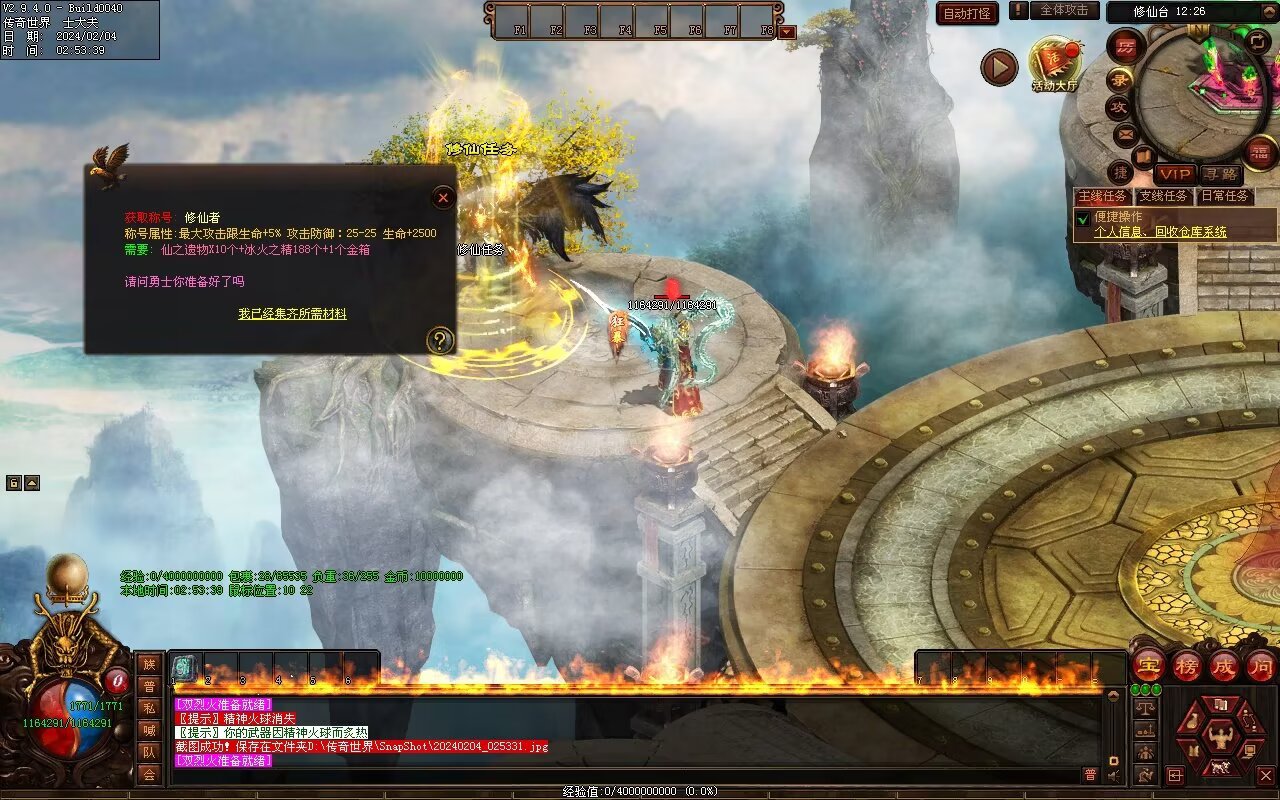The height and width of the screenshot is (800, 1280).
Task: Select the 私 private chat channel
Action: pyautogui.click(x=149, y=707)
